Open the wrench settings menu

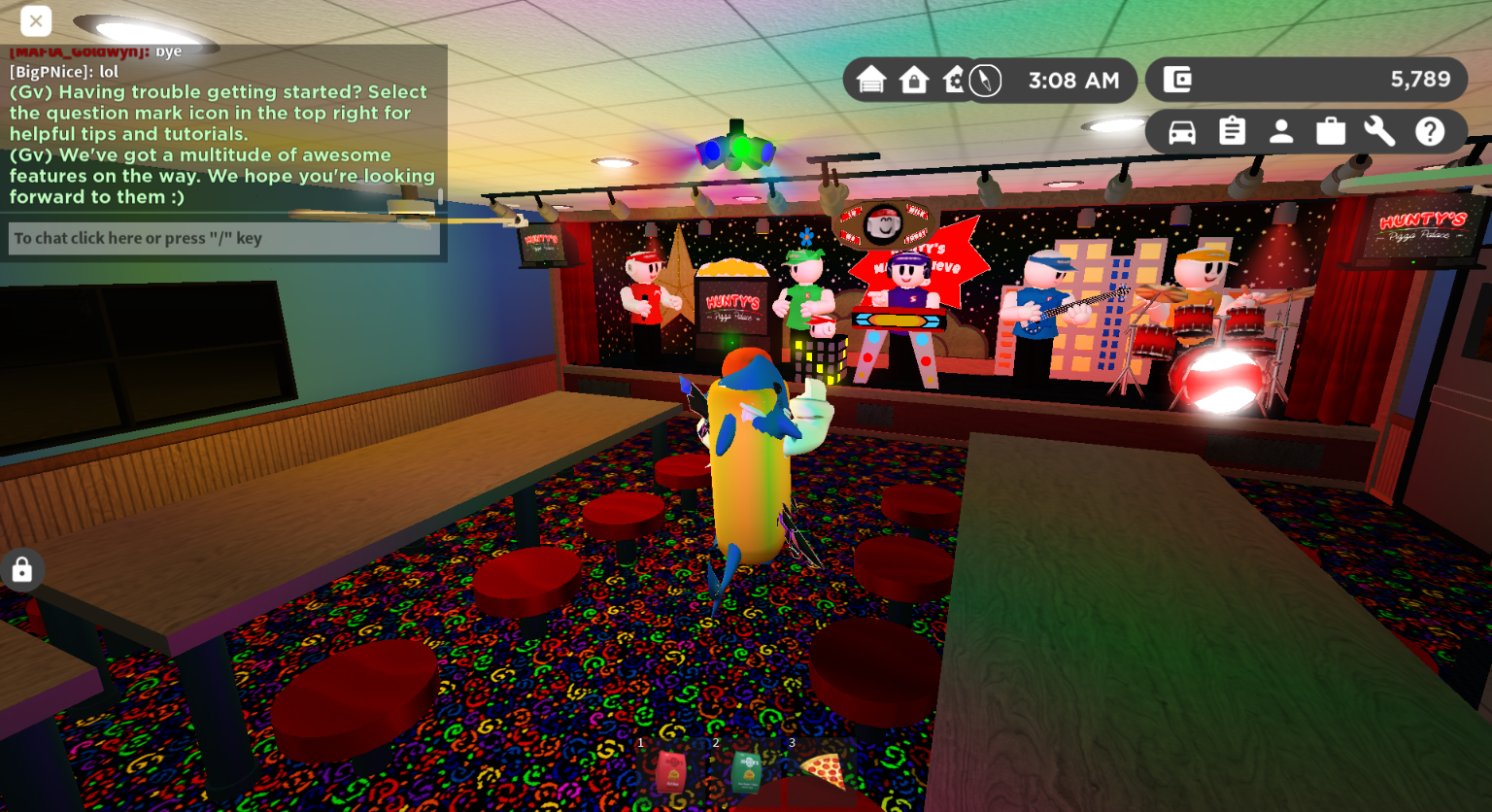(x=1379, y=131)
